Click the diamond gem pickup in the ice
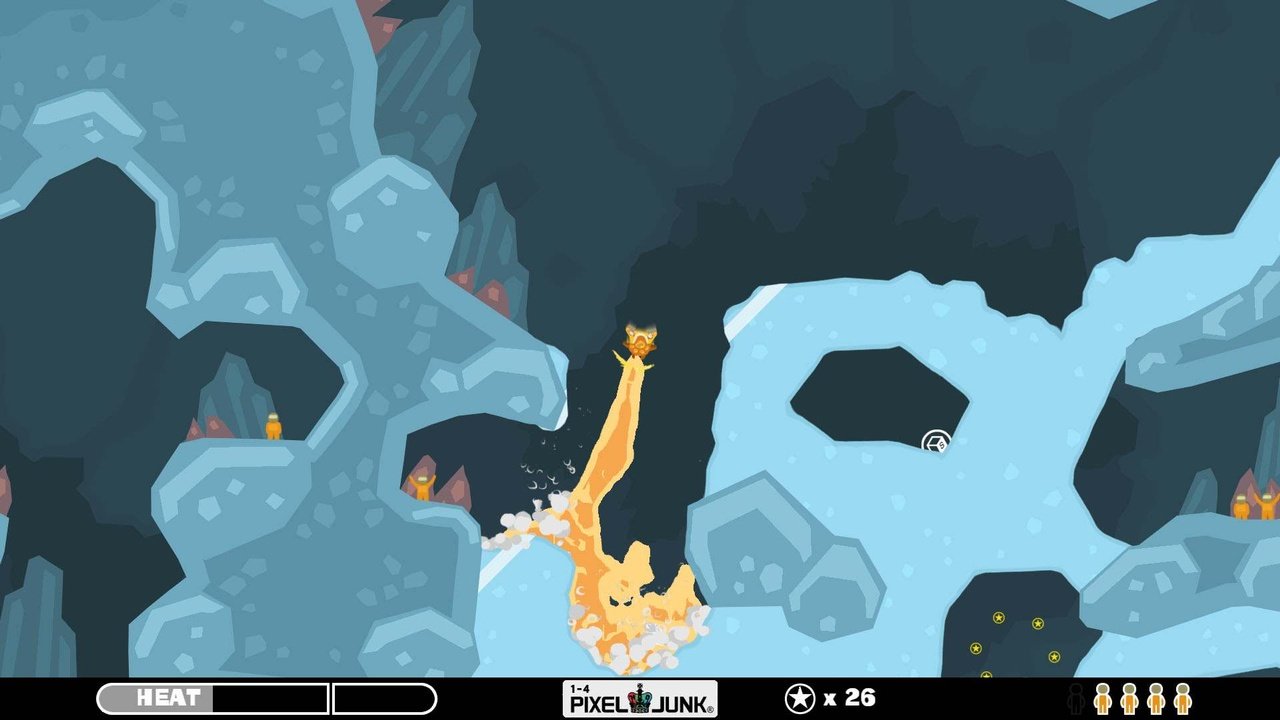This screenshot has height=720, width=1280. [x=935, y=440]
